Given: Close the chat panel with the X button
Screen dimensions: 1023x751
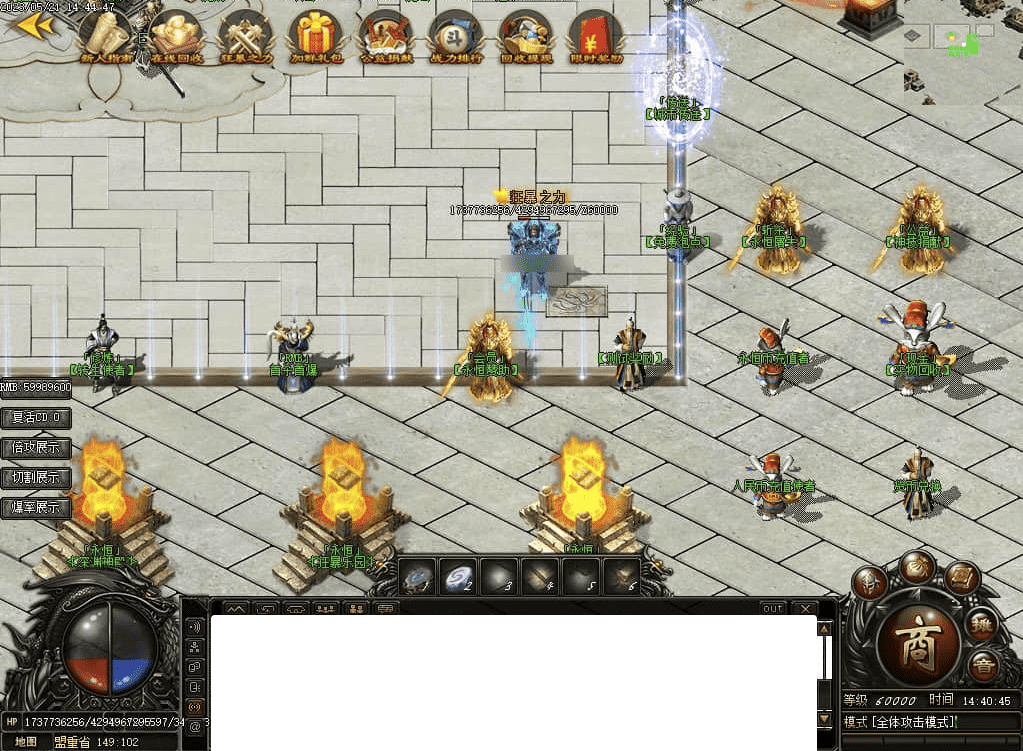Looking at the screenshot, I should click(804, 608).
